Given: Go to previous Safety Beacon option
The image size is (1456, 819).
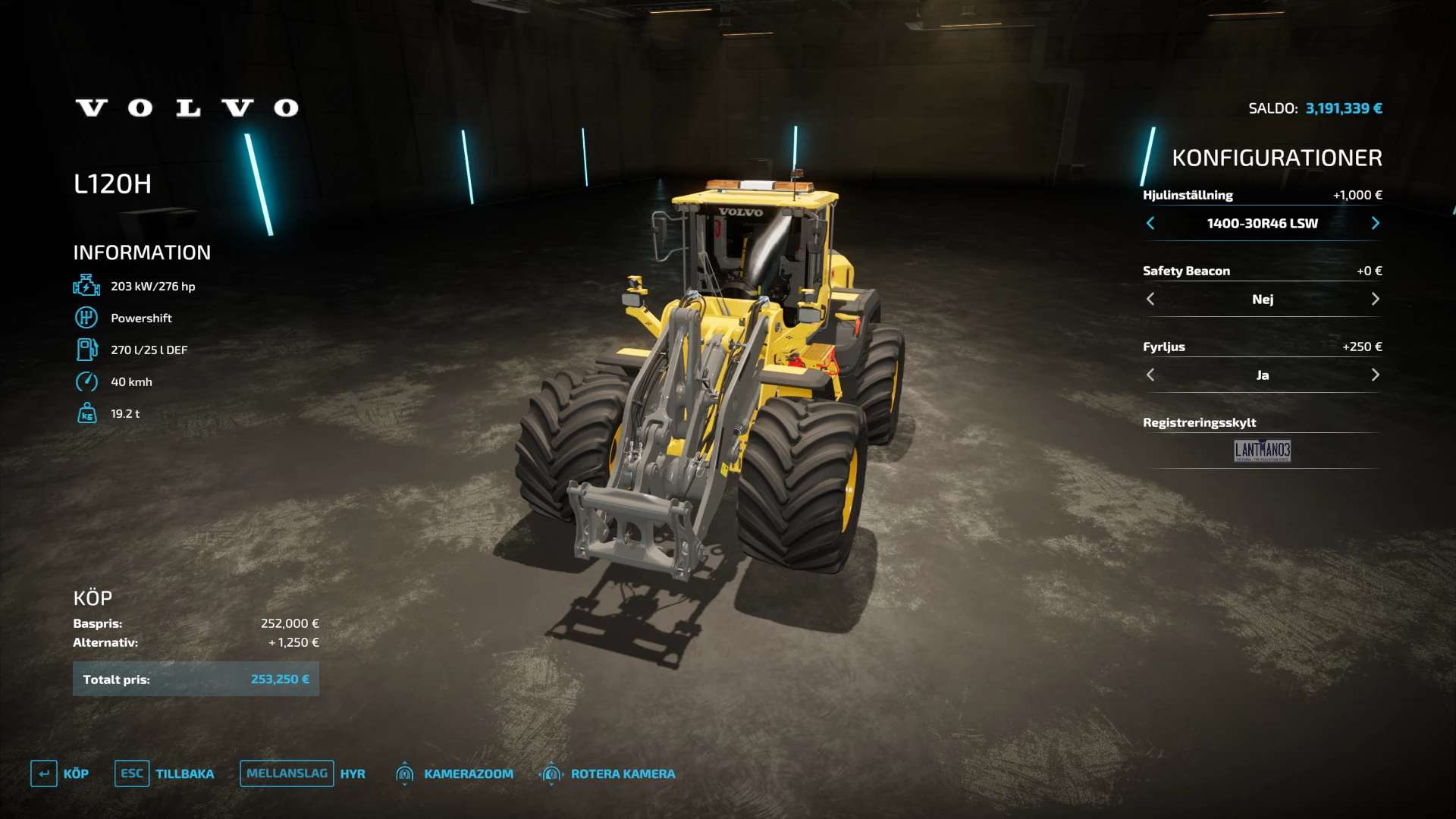Looking at the screenshot, I should pyautogui.click(x=1150, y=299).
